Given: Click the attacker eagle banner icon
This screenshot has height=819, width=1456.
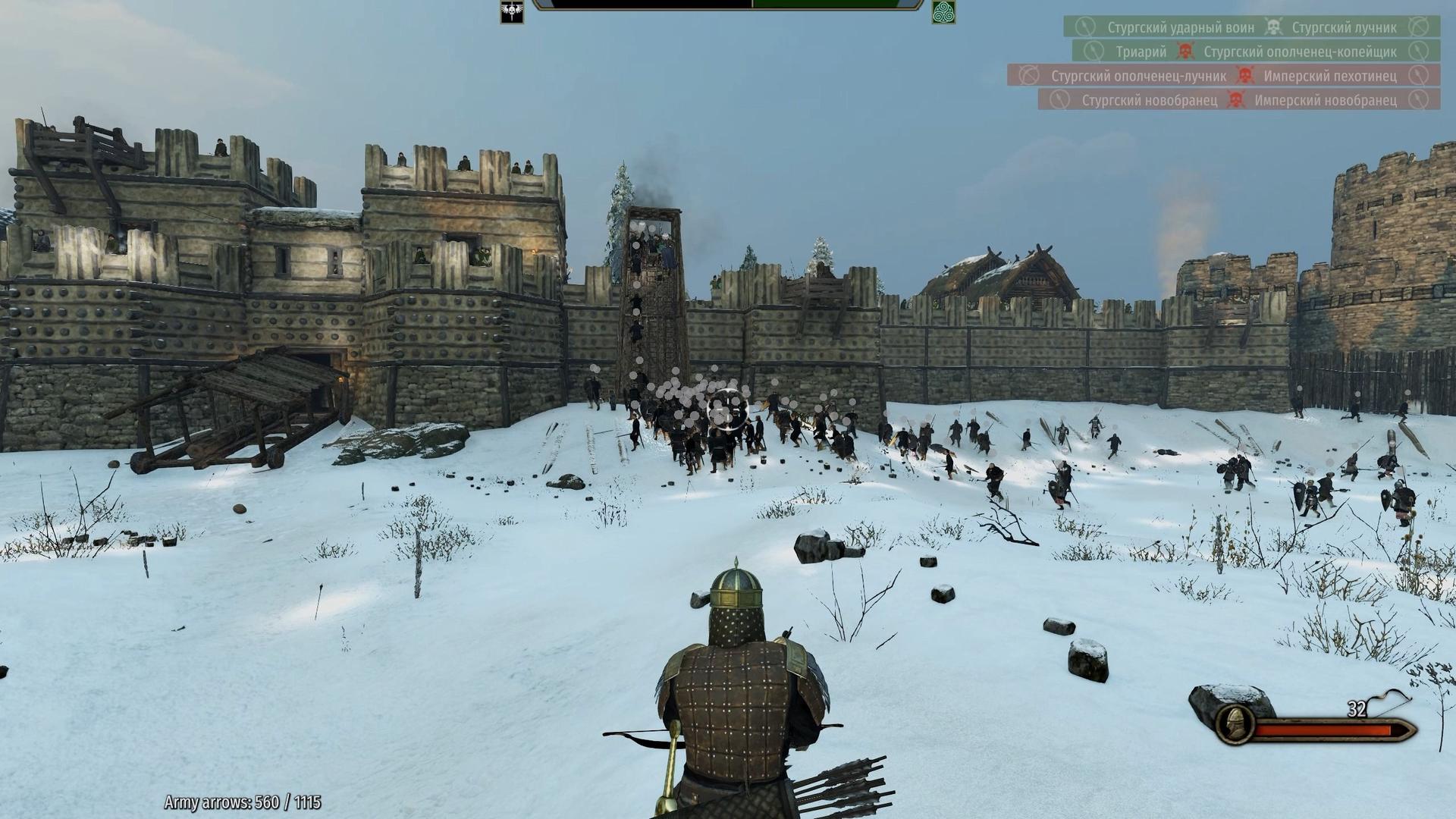Looking at the screenshot, I should click(512, 11).
